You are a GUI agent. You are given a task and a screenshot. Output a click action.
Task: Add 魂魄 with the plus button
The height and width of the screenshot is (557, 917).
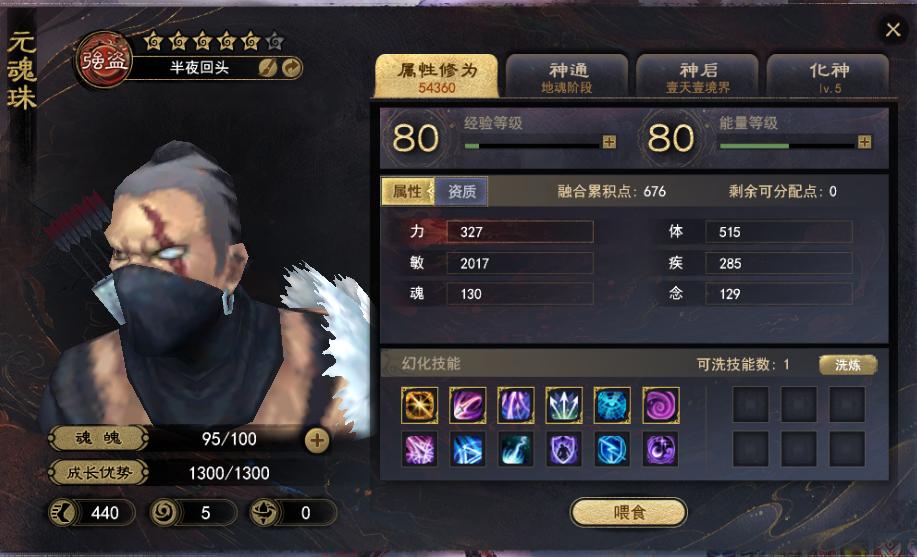(316, 439)
